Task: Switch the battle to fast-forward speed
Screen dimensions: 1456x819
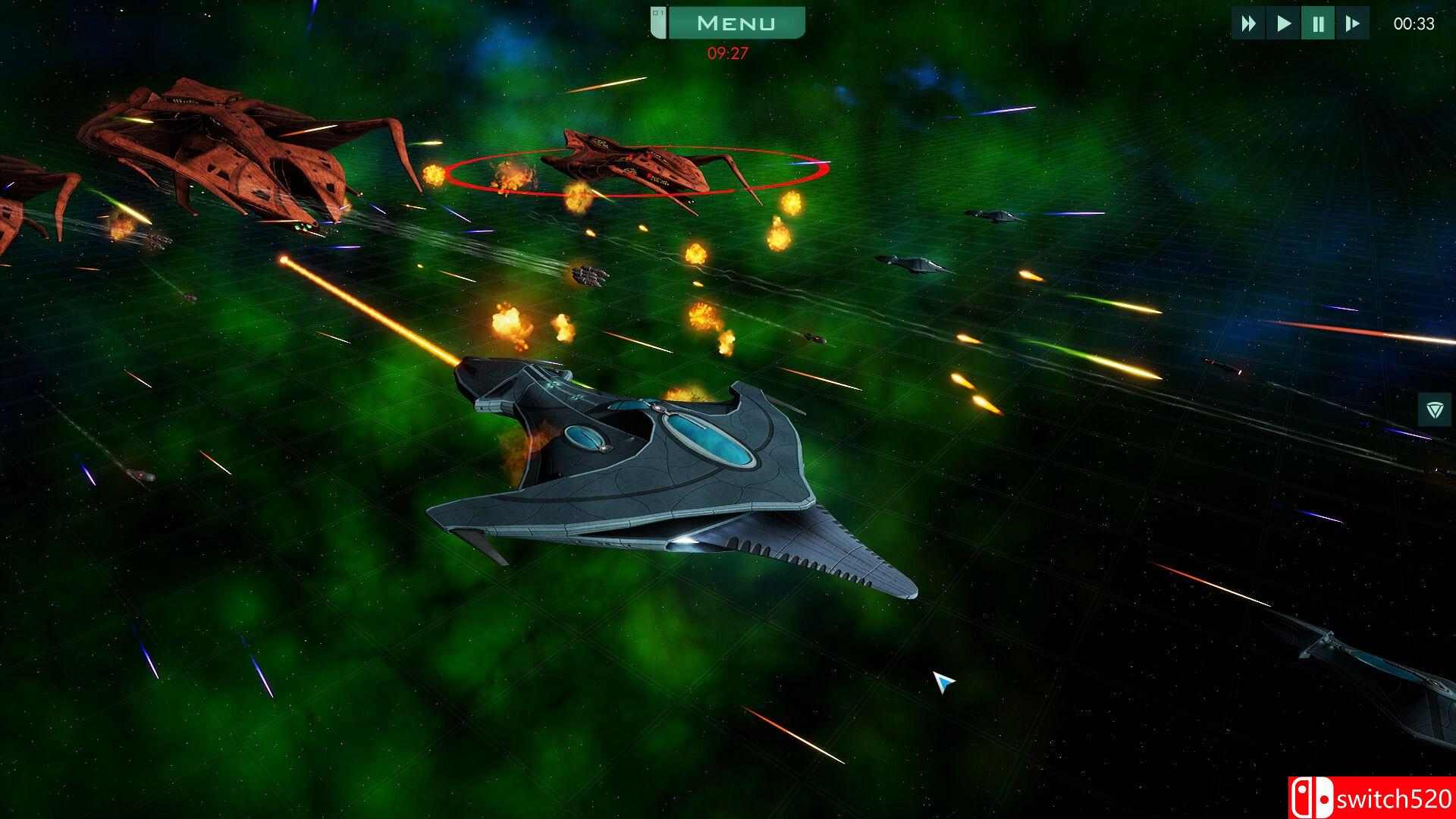Action: pyautogui.click(x=1248, y=24)
